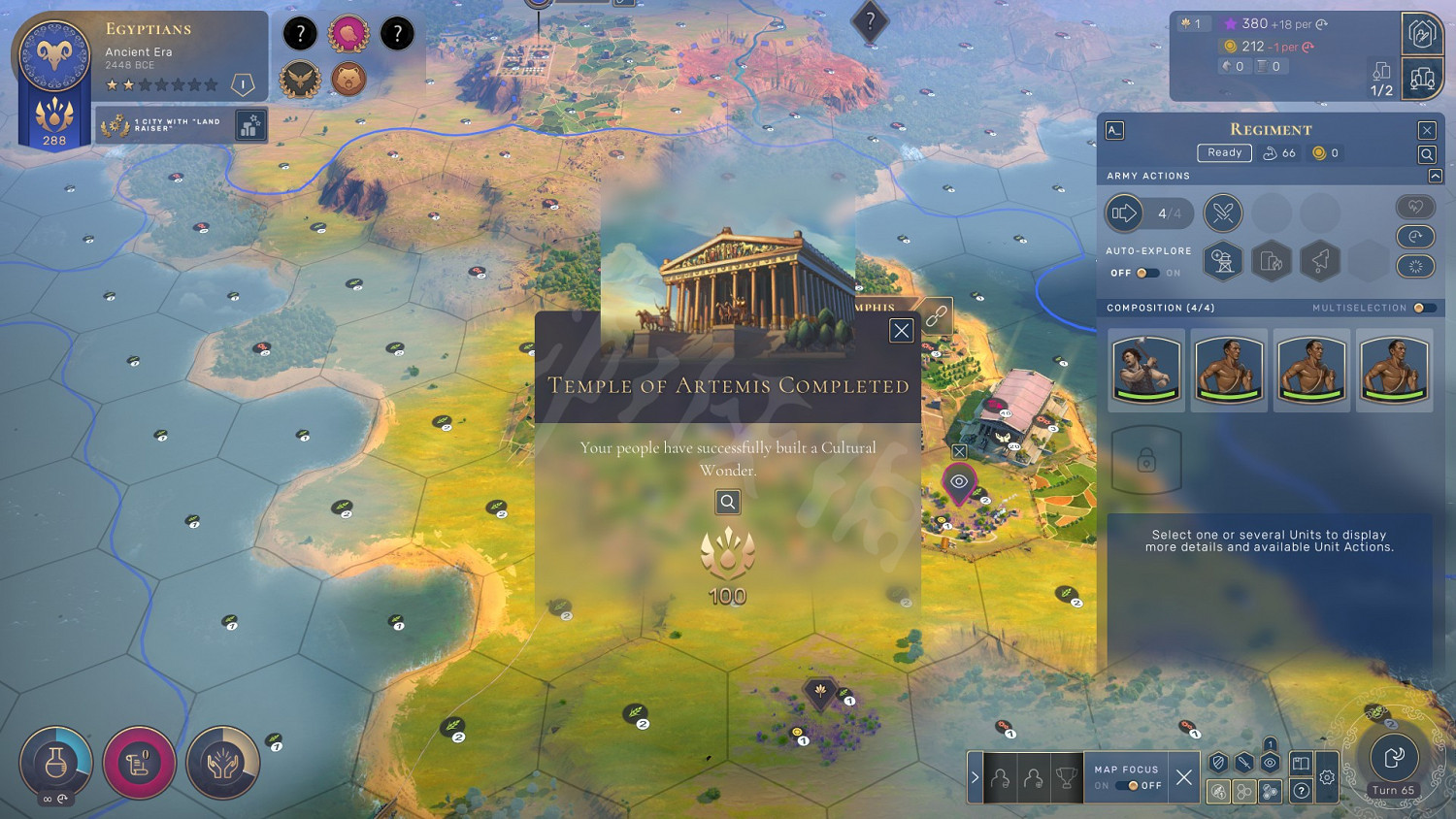This screenshot has height=819, width=1456.
Task: Select the pink-framed rival empire portrait
Action: point(348,34)
